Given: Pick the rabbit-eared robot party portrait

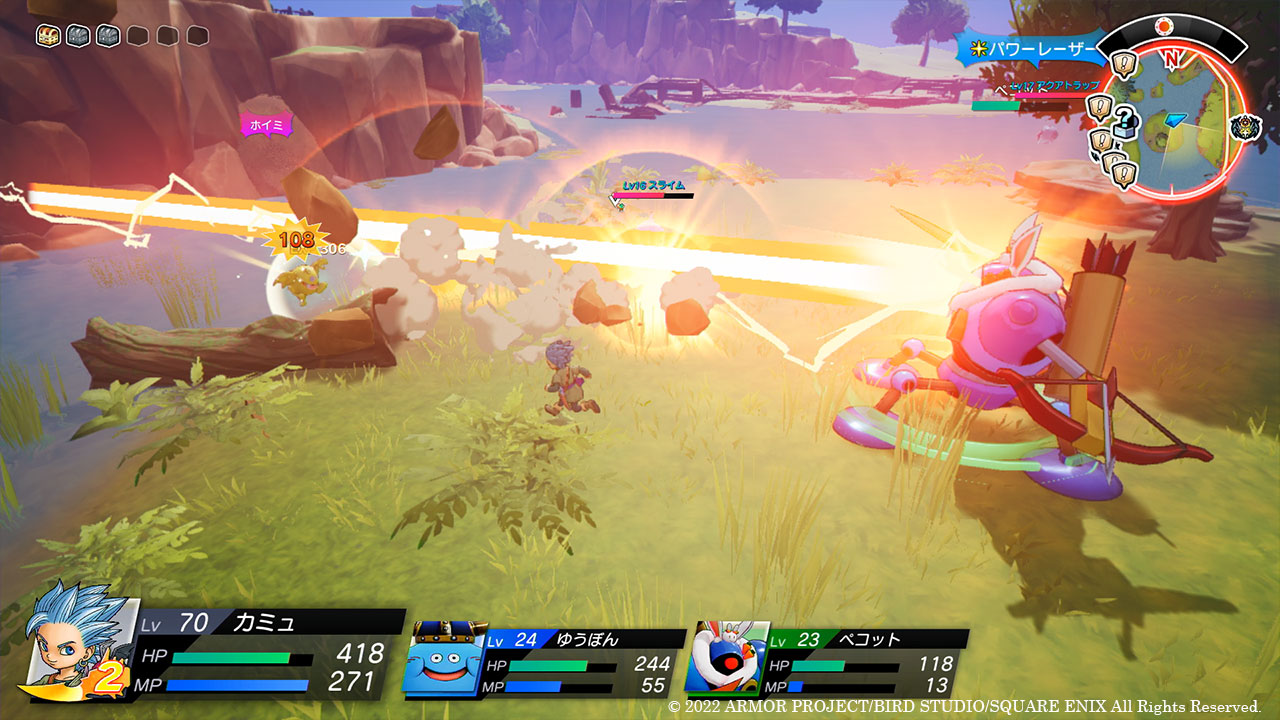Looking at the screenshot, I should pyautogui.click(x=725, y=658).
